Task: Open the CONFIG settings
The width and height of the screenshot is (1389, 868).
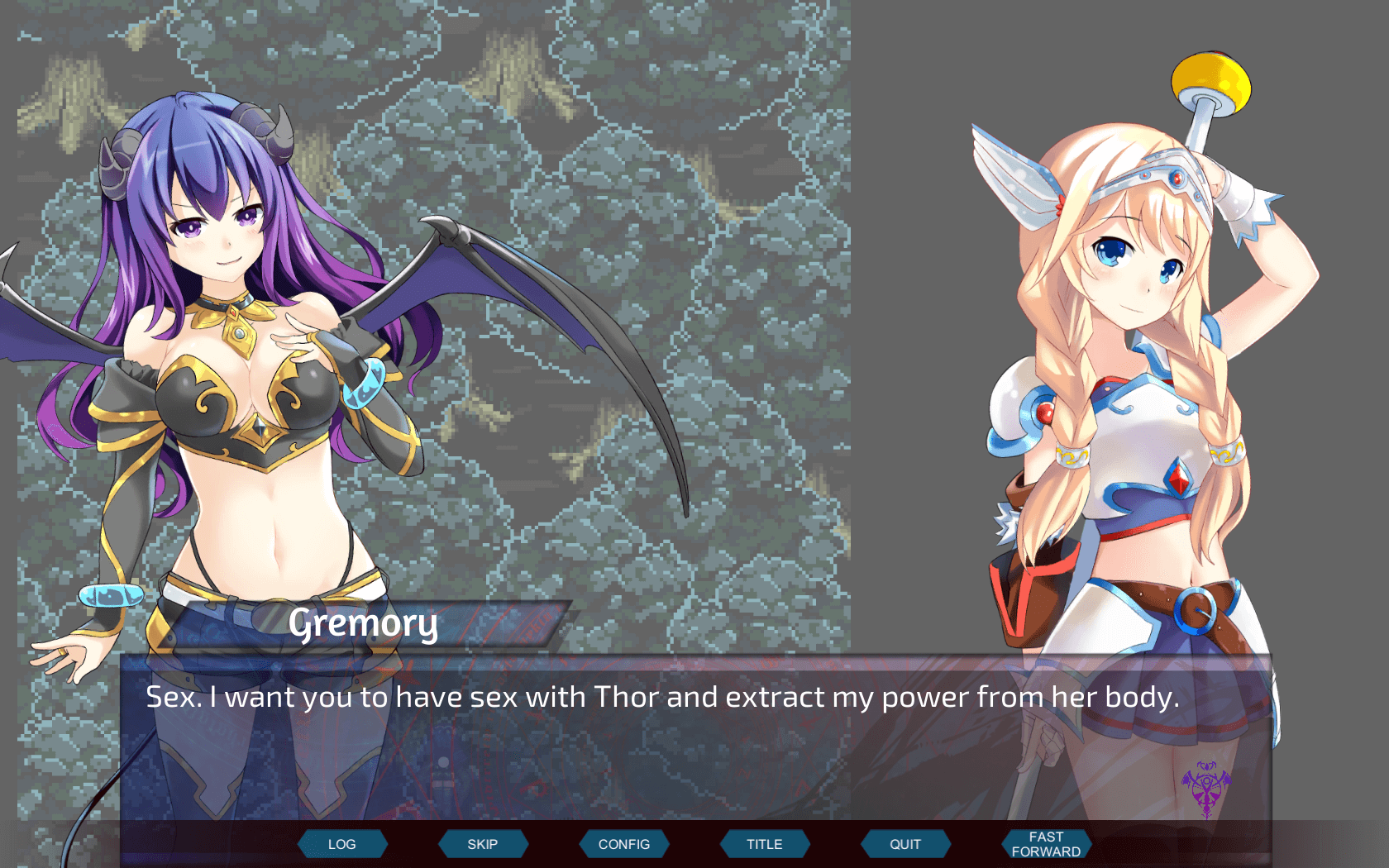Action: (x=624, y=844)
